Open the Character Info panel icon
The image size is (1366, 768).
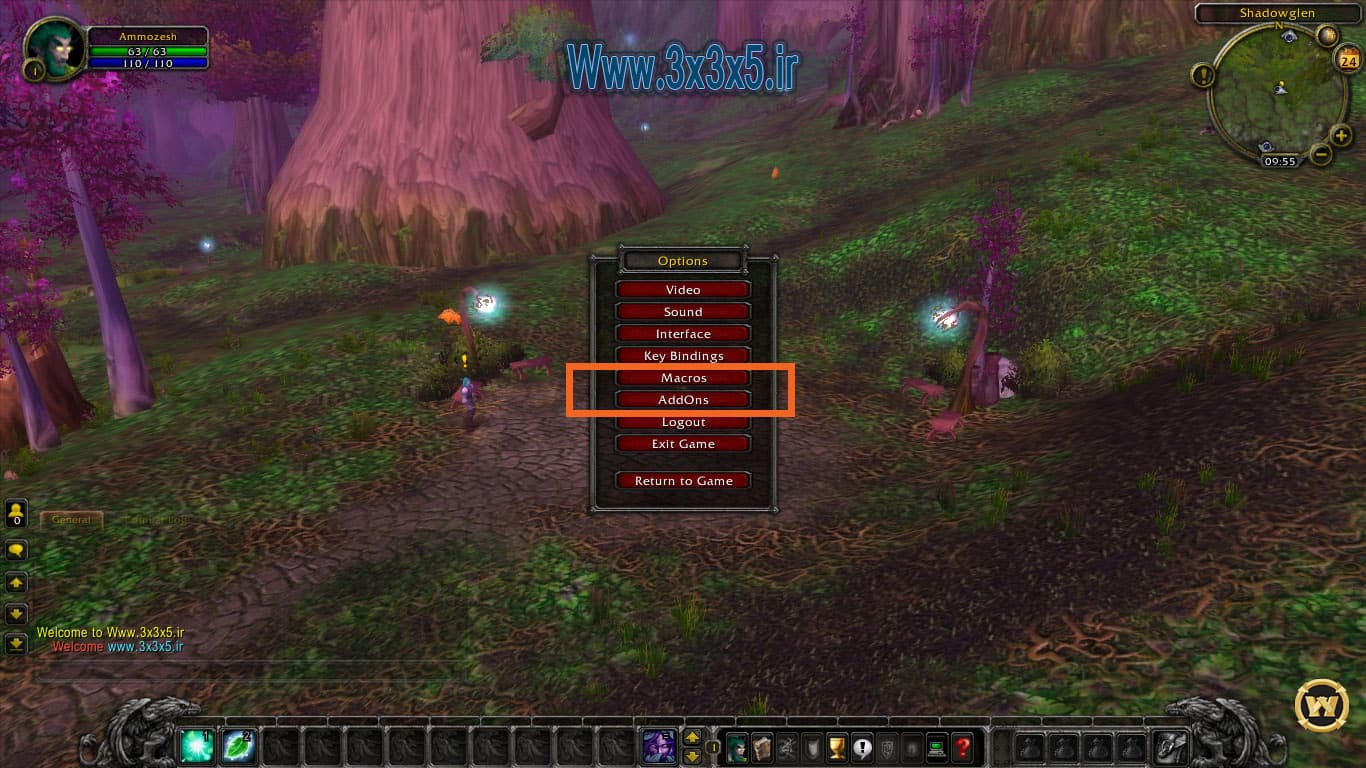point(738,745)
